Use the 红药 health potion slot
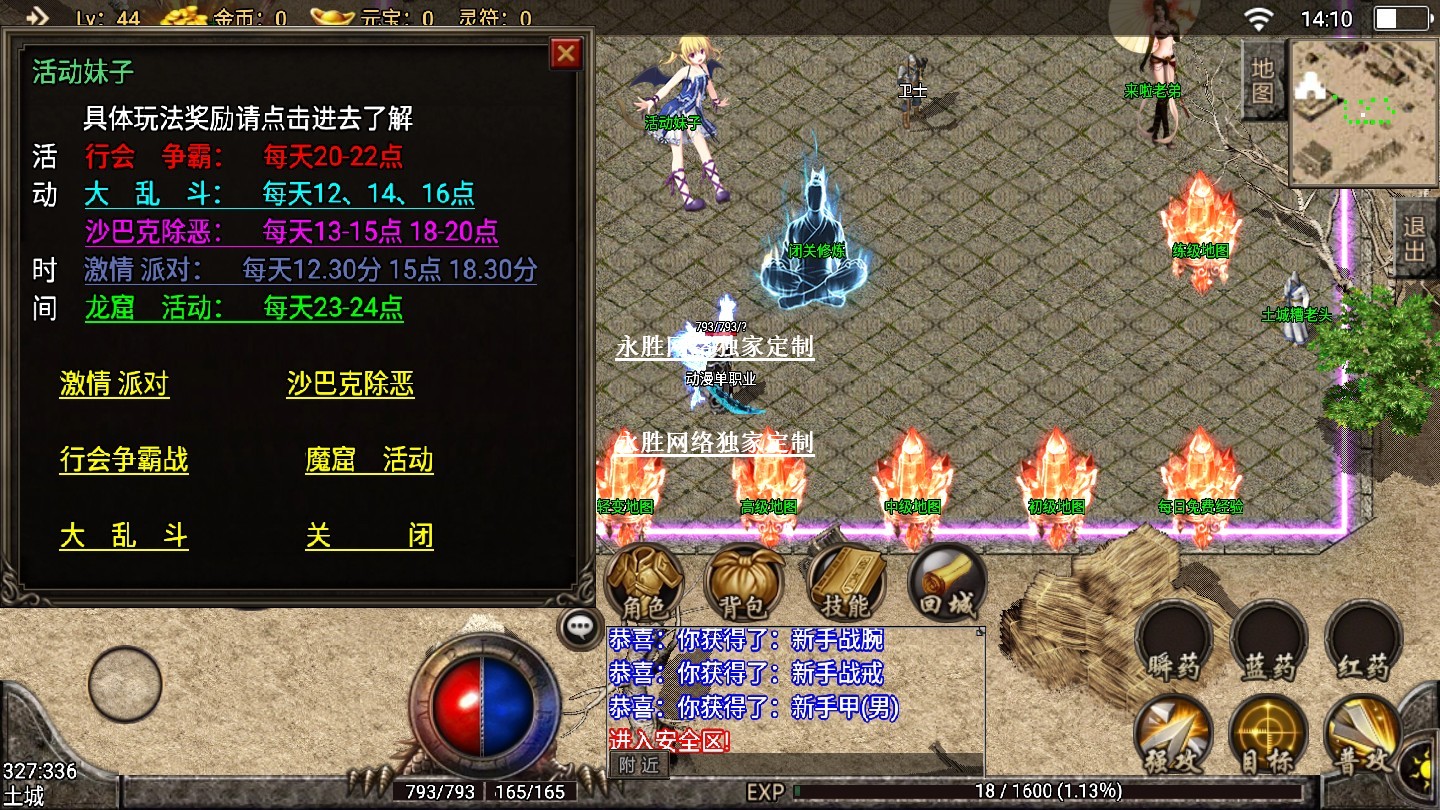 point(1364,641)
